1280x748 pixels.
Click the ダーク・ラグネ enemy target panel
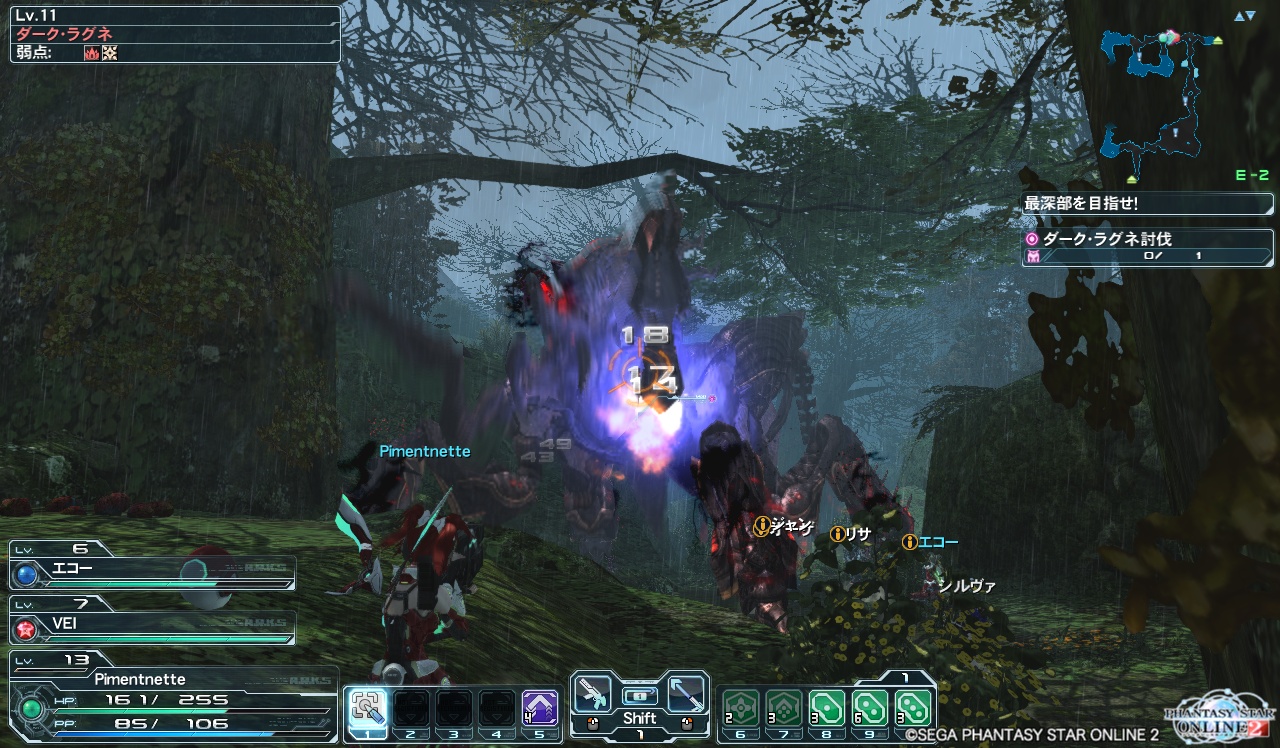point(175,34)
